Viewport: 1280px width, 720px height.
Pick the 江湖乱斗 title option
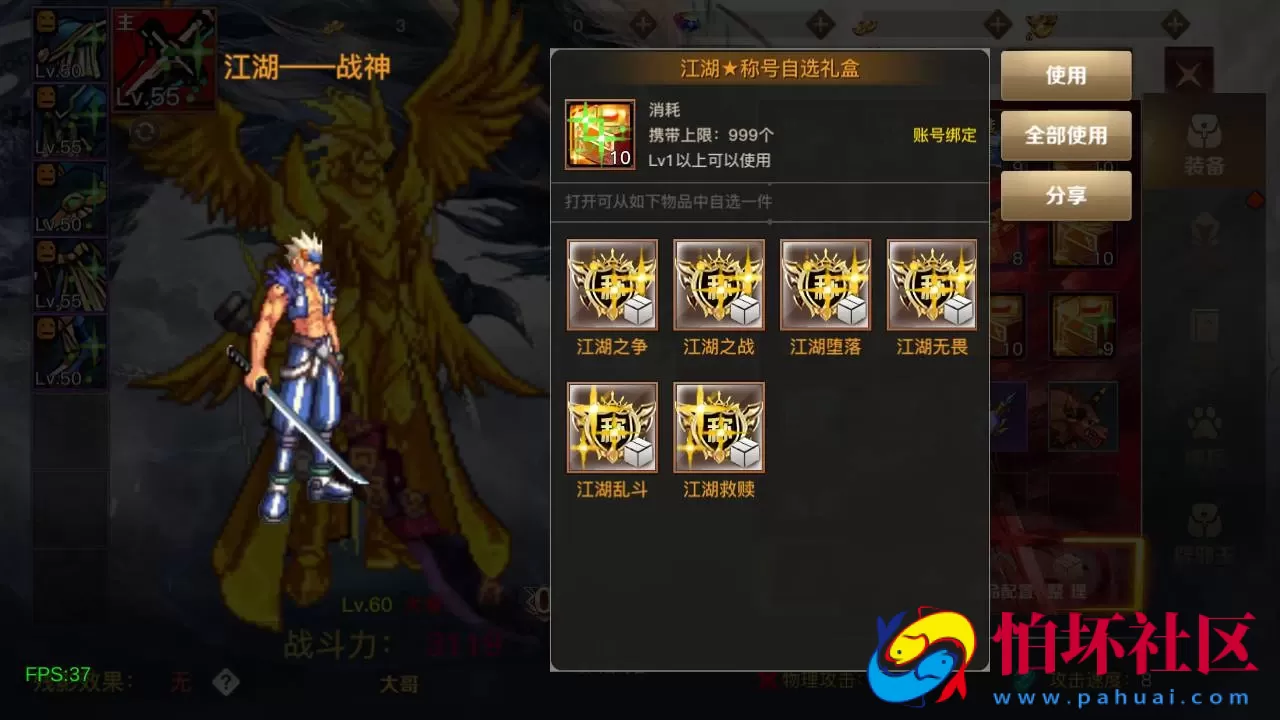[611, 426]
